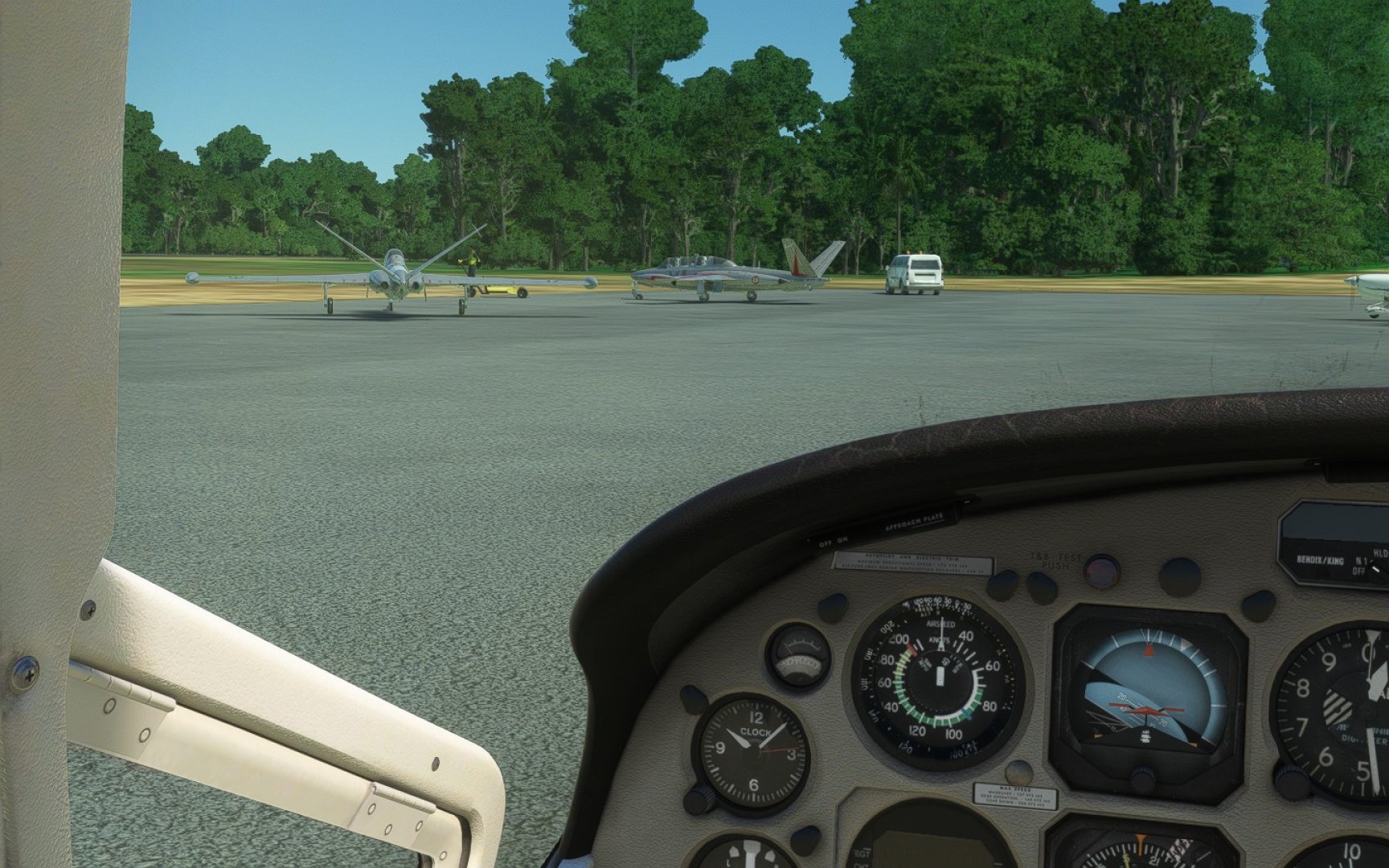Rotate the Bendix/King mode selector knob

[x=1379, y=569]
